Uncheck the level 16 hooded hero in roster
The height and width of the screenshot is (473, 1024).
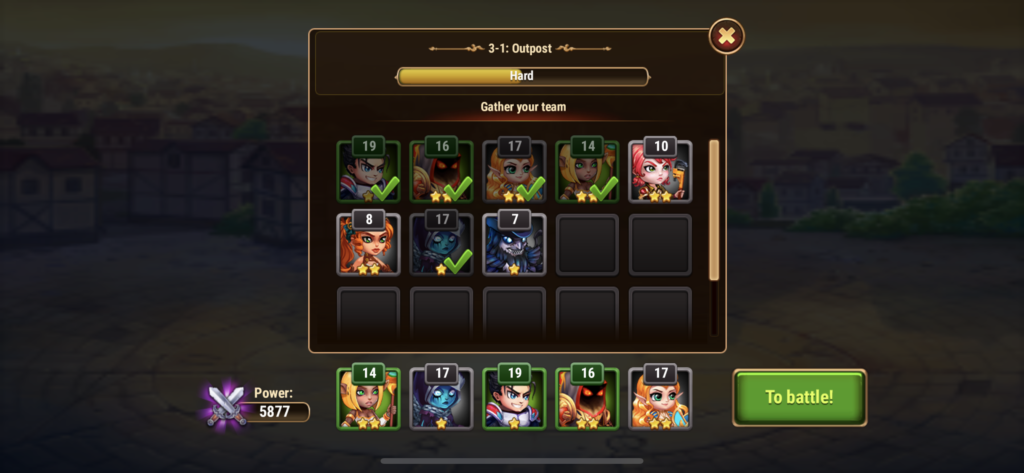tap(441, 171)
